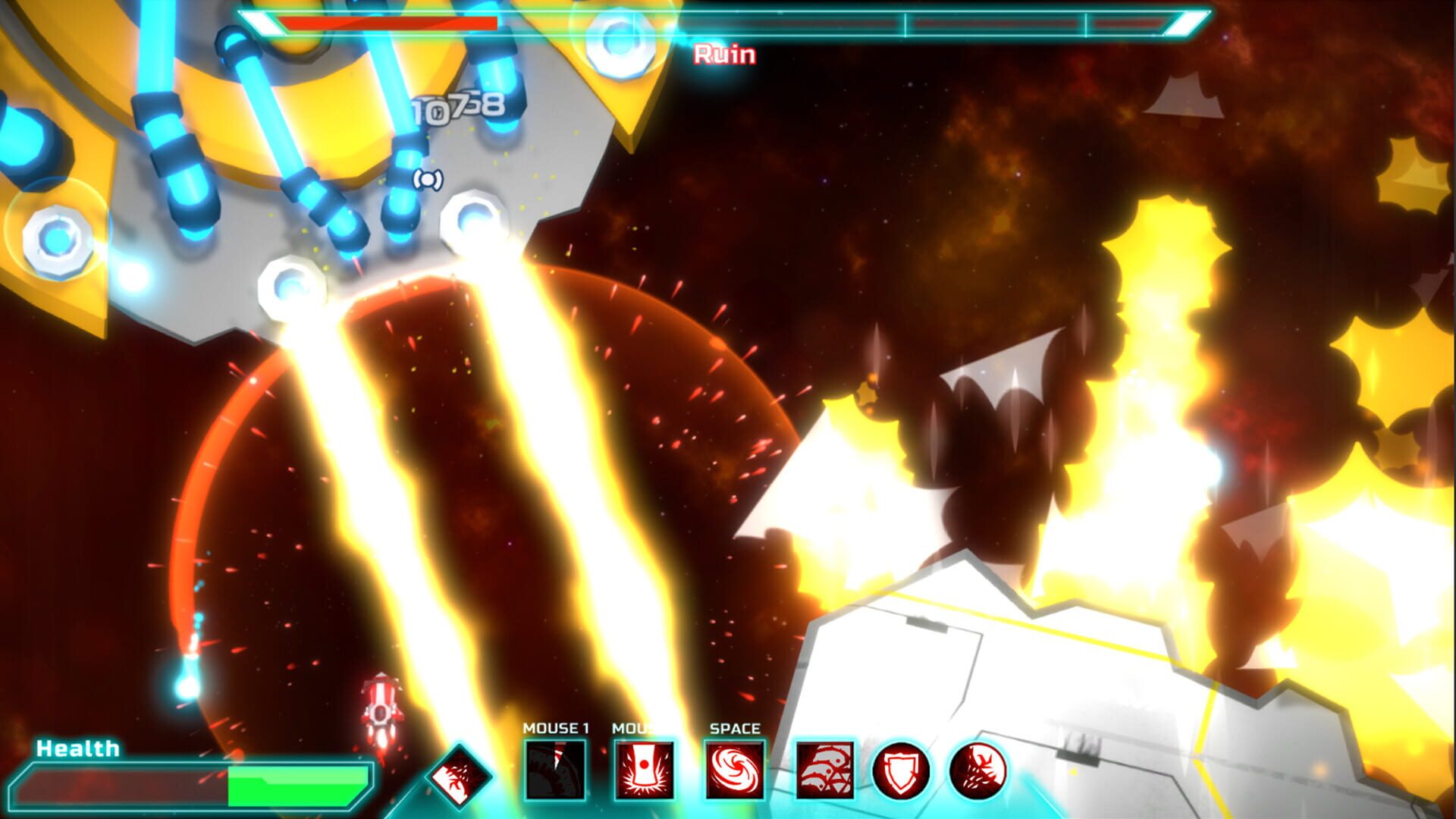This screenshot has width=1456, height=819.
Task: Click the Ruin boss name label
Action: coord(723,54)
